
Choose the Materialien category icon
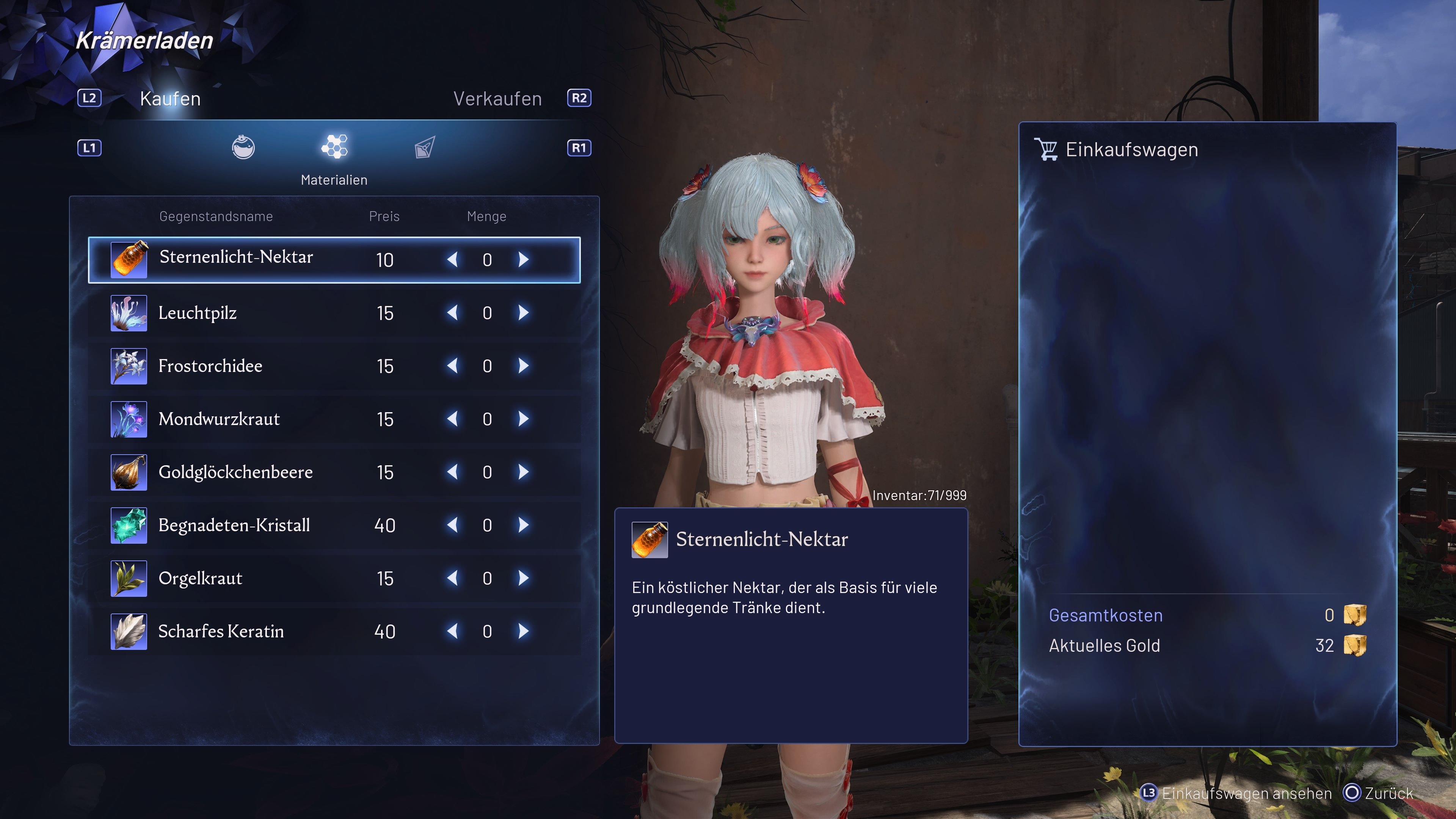tap(334, 147)
